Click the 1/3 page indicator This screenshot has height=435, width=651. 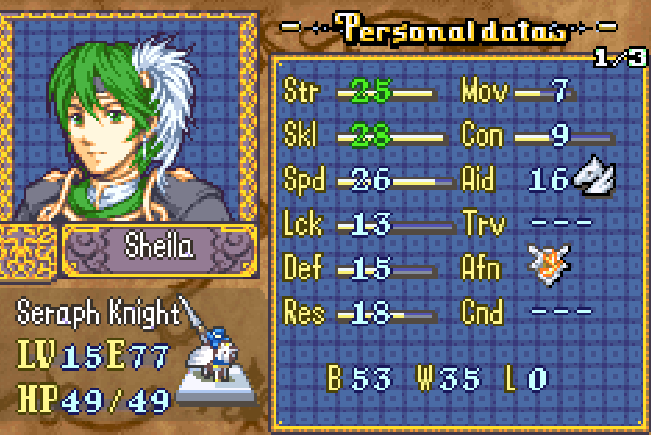[620, 59]
